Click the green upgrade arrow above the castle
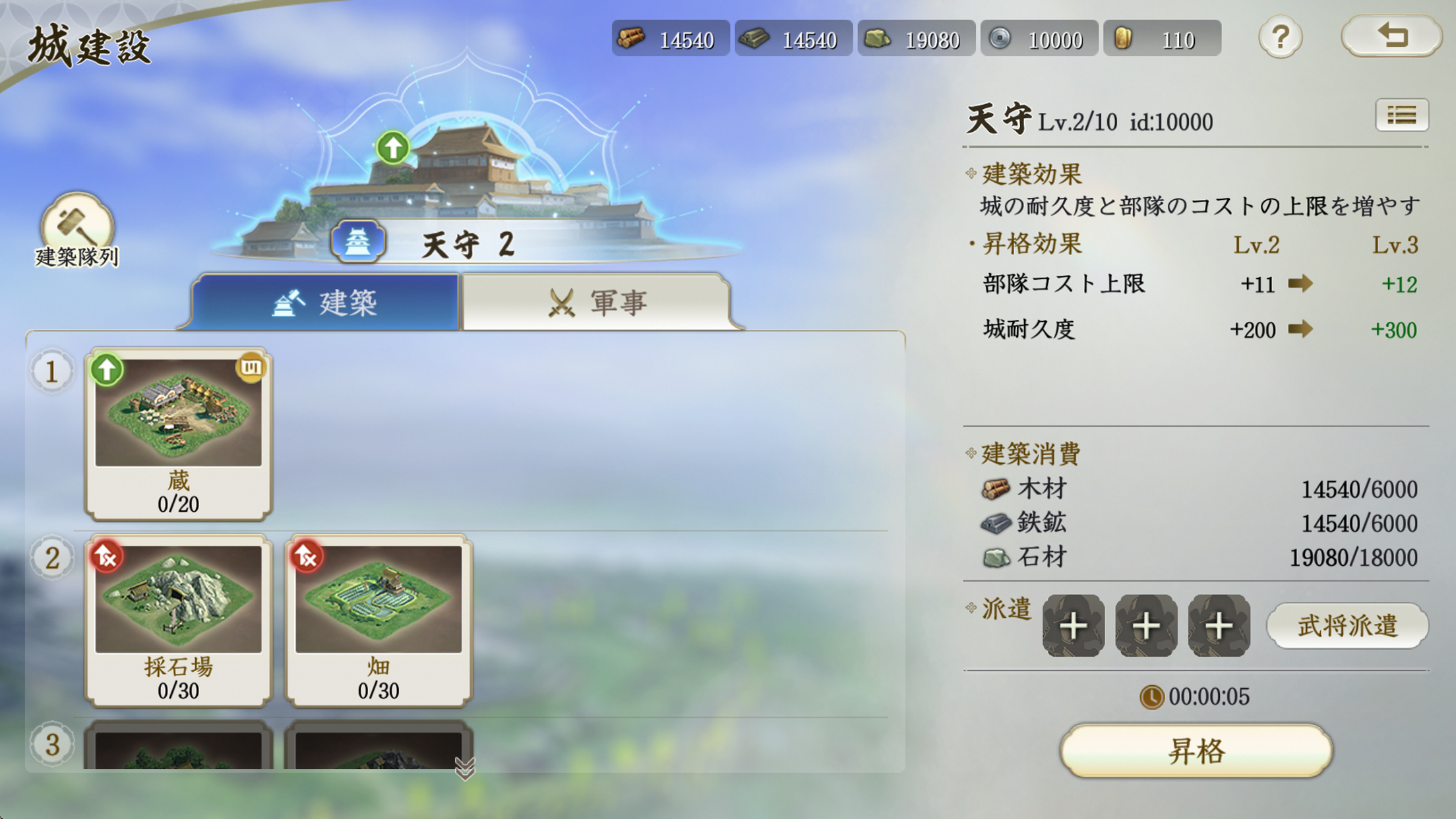Viewport: 1456px width, 819px height. (x=392, y=146)
